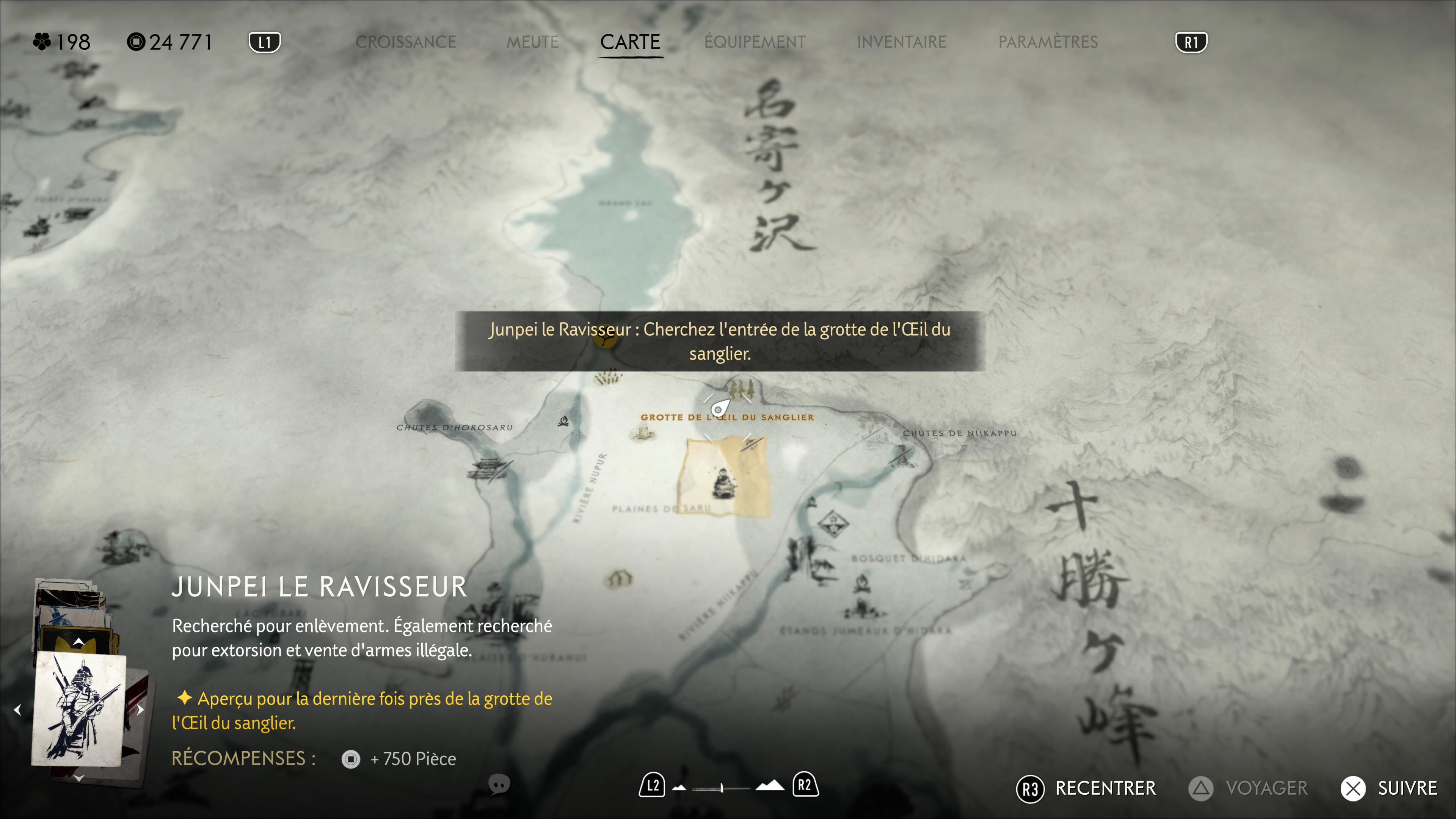Click the left arrow beside the bounty card
Screen dimensions: 1456x819
17,709
